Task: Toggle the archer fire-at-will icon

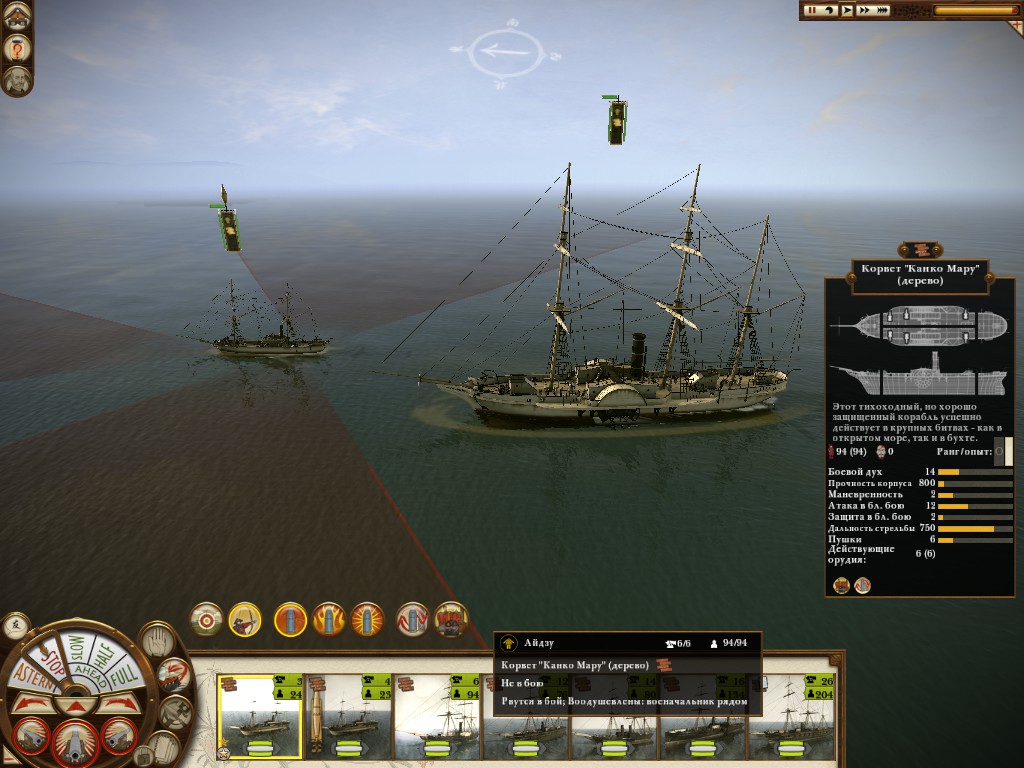Action: (244, 620)
